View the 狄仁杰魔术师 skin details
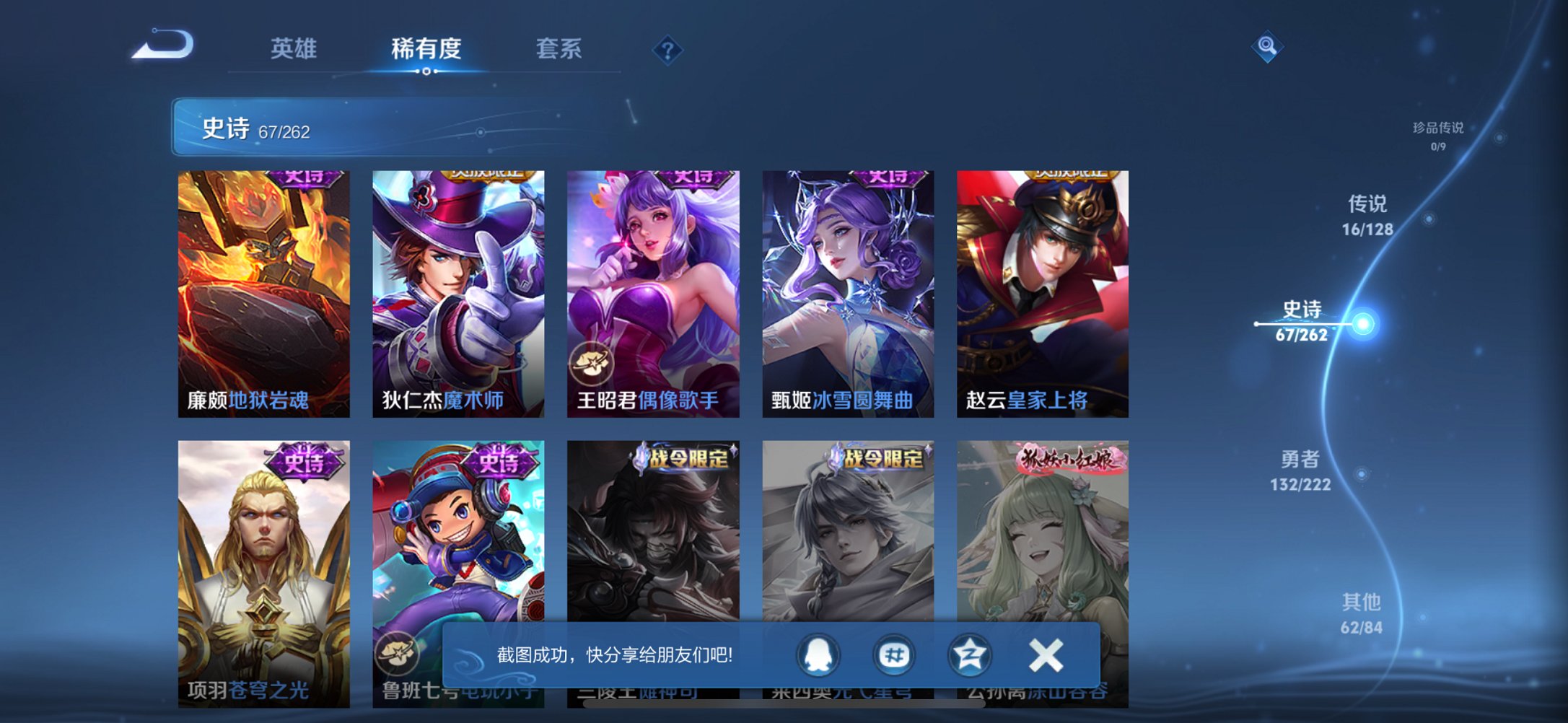 click(x=459, y=292)
